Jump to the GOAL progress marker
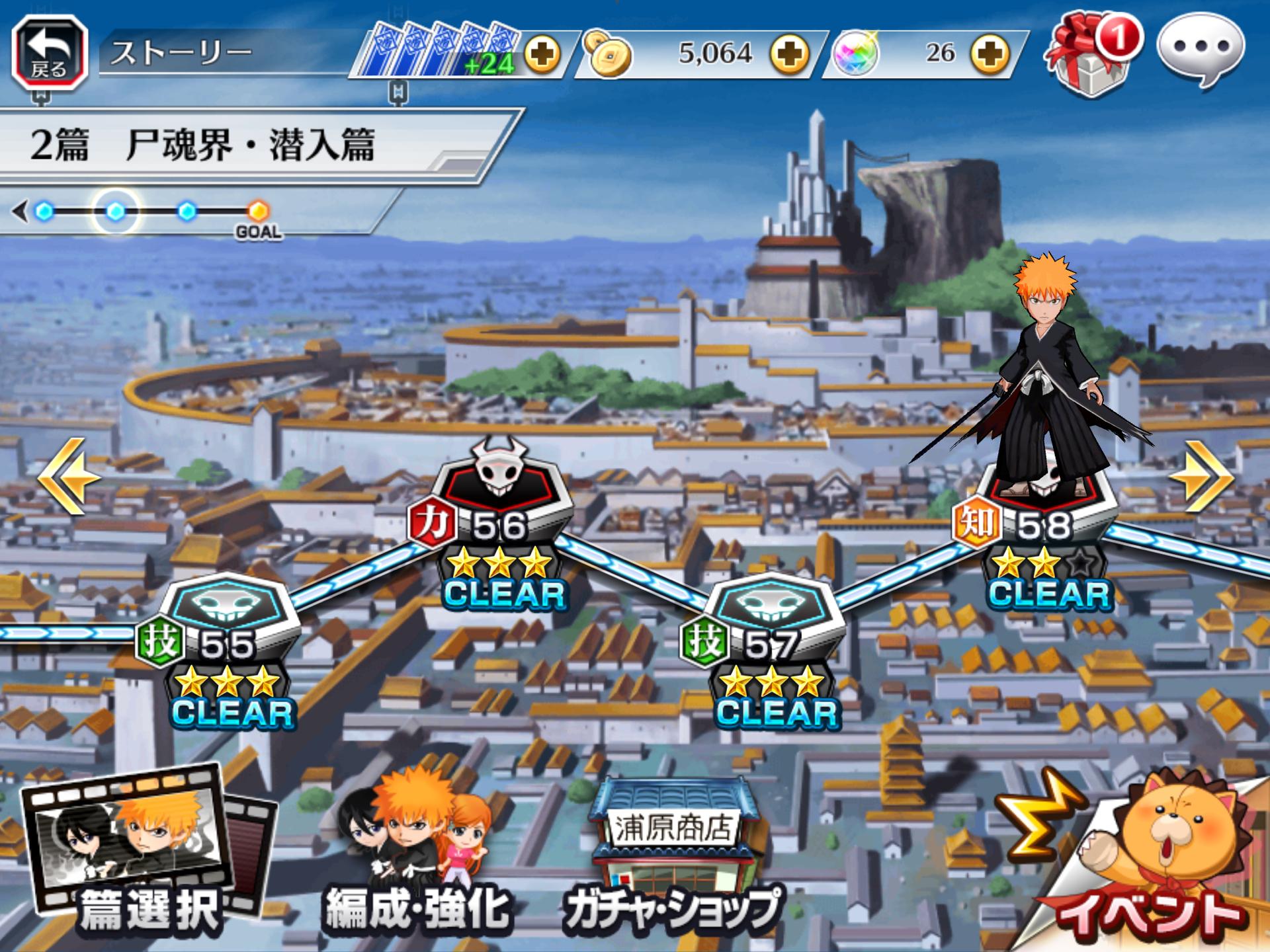Screen dimensions: 1270x952 pos(258,212)
